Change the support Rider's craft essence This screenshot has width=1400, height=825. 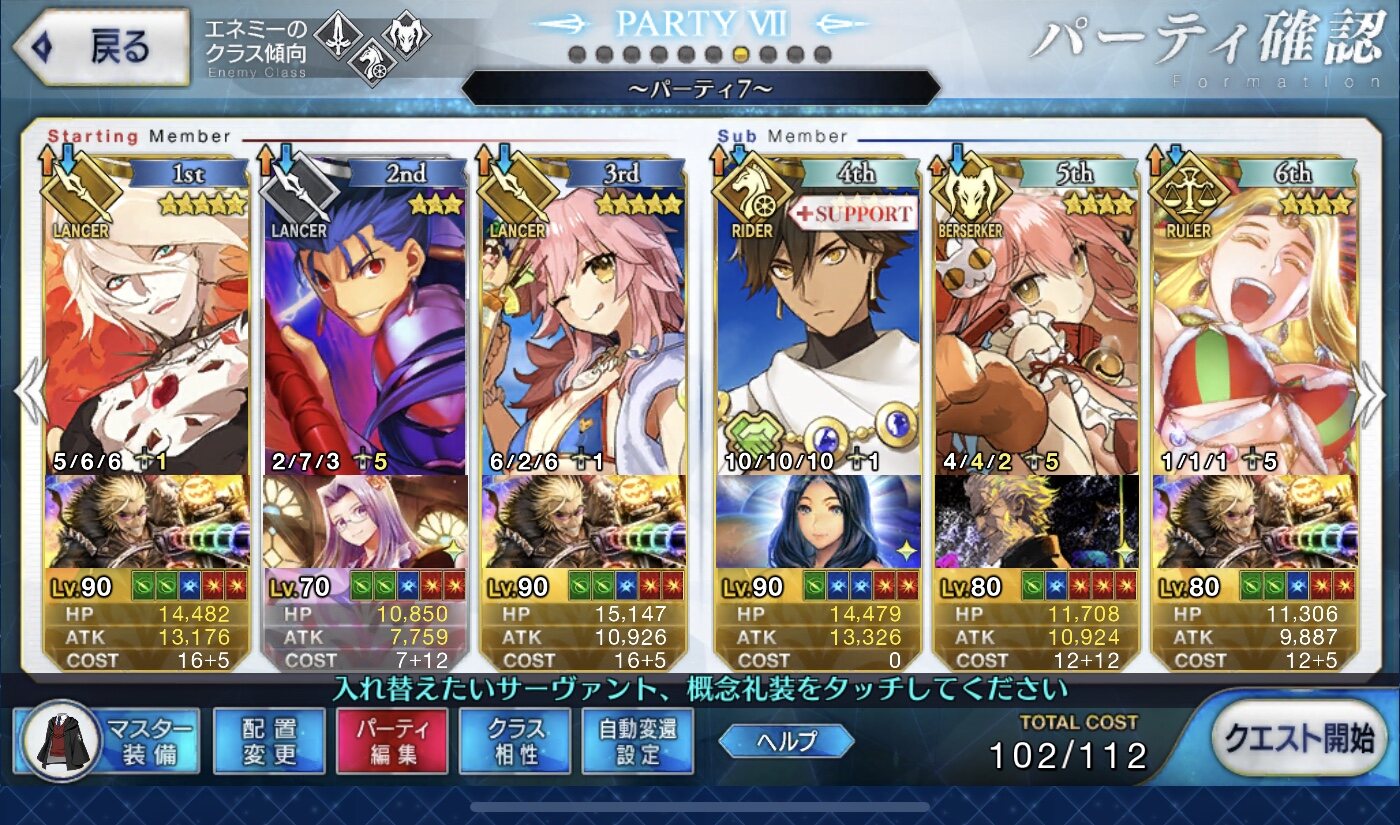tap(818, 522)
